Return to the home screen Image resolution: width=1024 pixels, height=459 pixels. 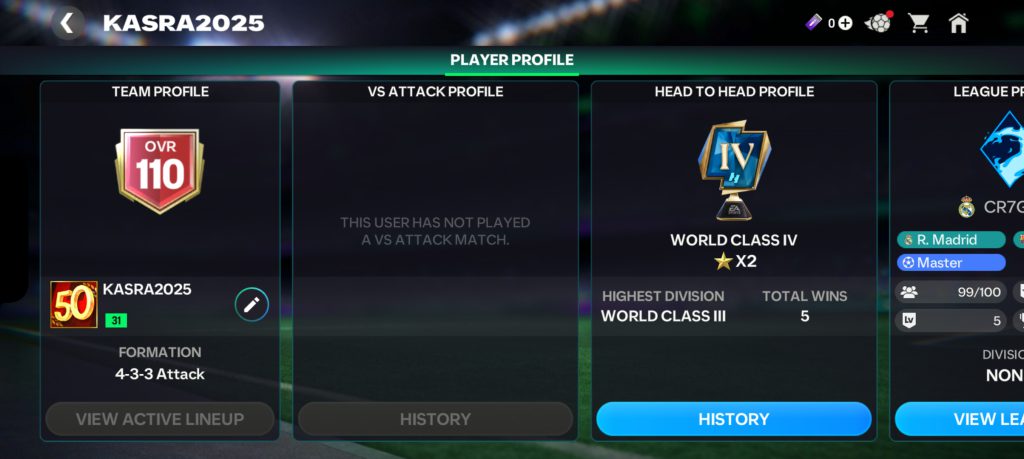(958, 23)
